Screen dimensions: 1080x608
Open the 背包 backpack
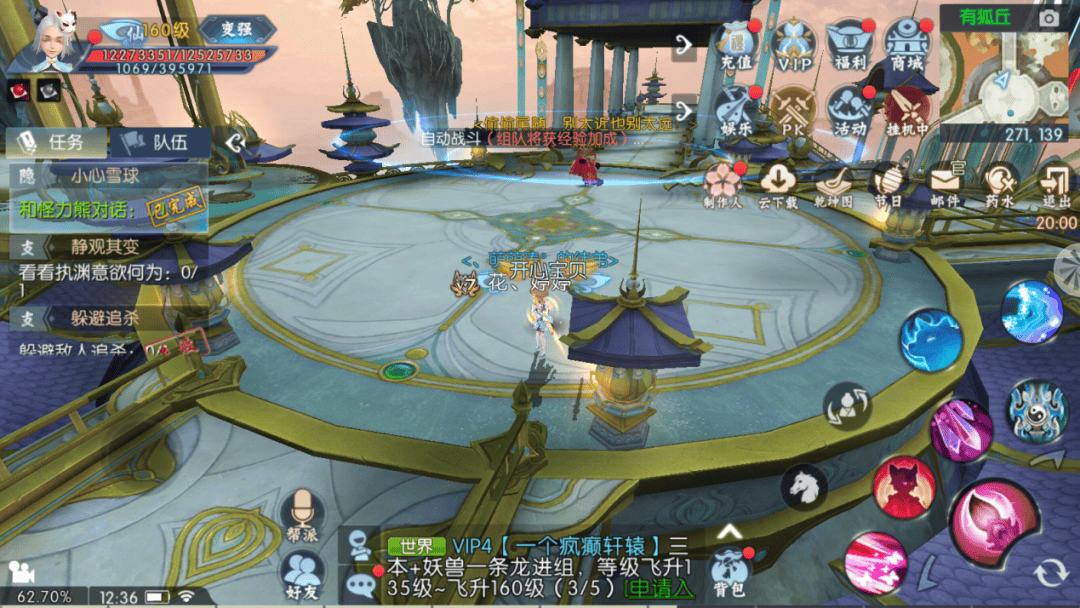point(730,573)
